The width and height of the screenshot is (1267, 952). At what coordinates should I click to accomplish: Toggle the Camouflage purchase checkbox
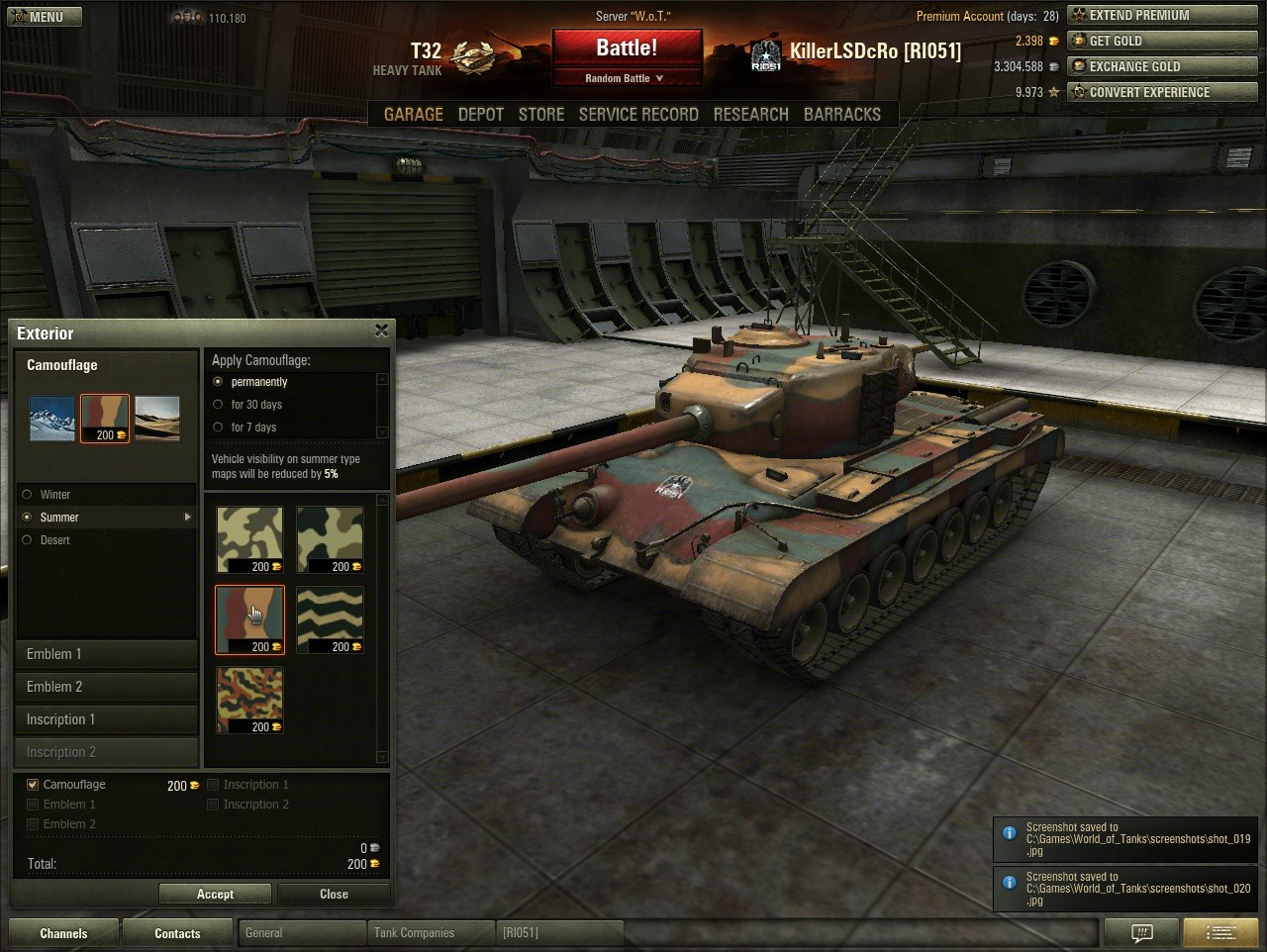[x=33, y=785]
